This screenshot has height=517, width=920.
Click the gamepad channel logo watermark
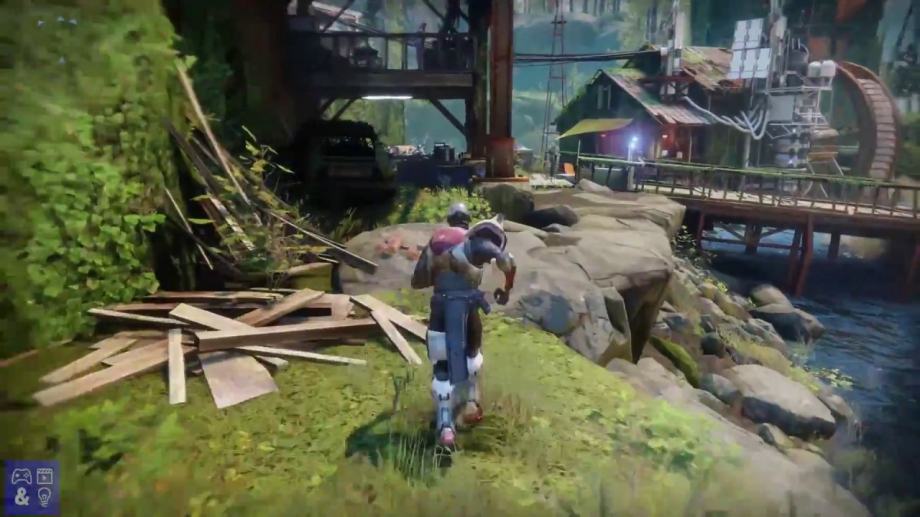tap(31, 487)
